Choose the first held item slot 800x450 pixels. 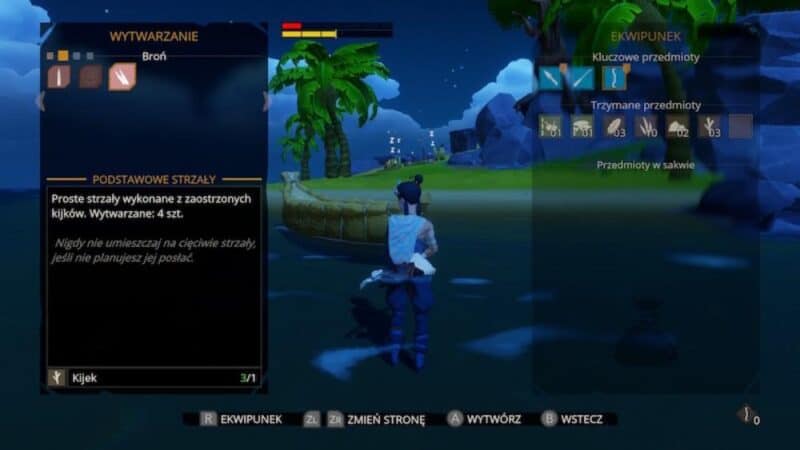551,127
